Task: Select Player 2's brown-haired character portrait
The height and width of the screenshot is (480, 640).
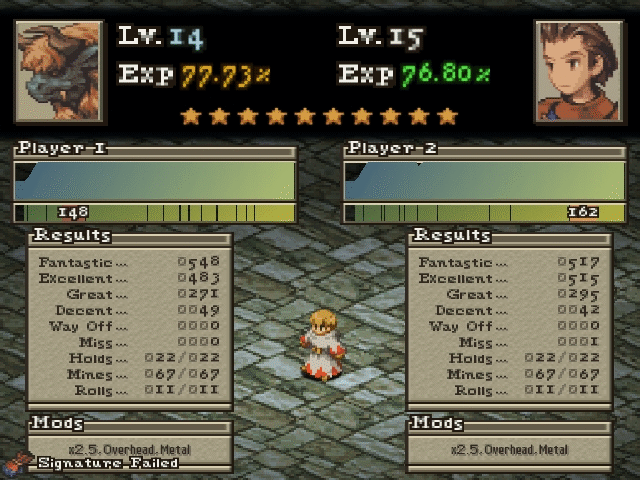Action: coord(578,70)
